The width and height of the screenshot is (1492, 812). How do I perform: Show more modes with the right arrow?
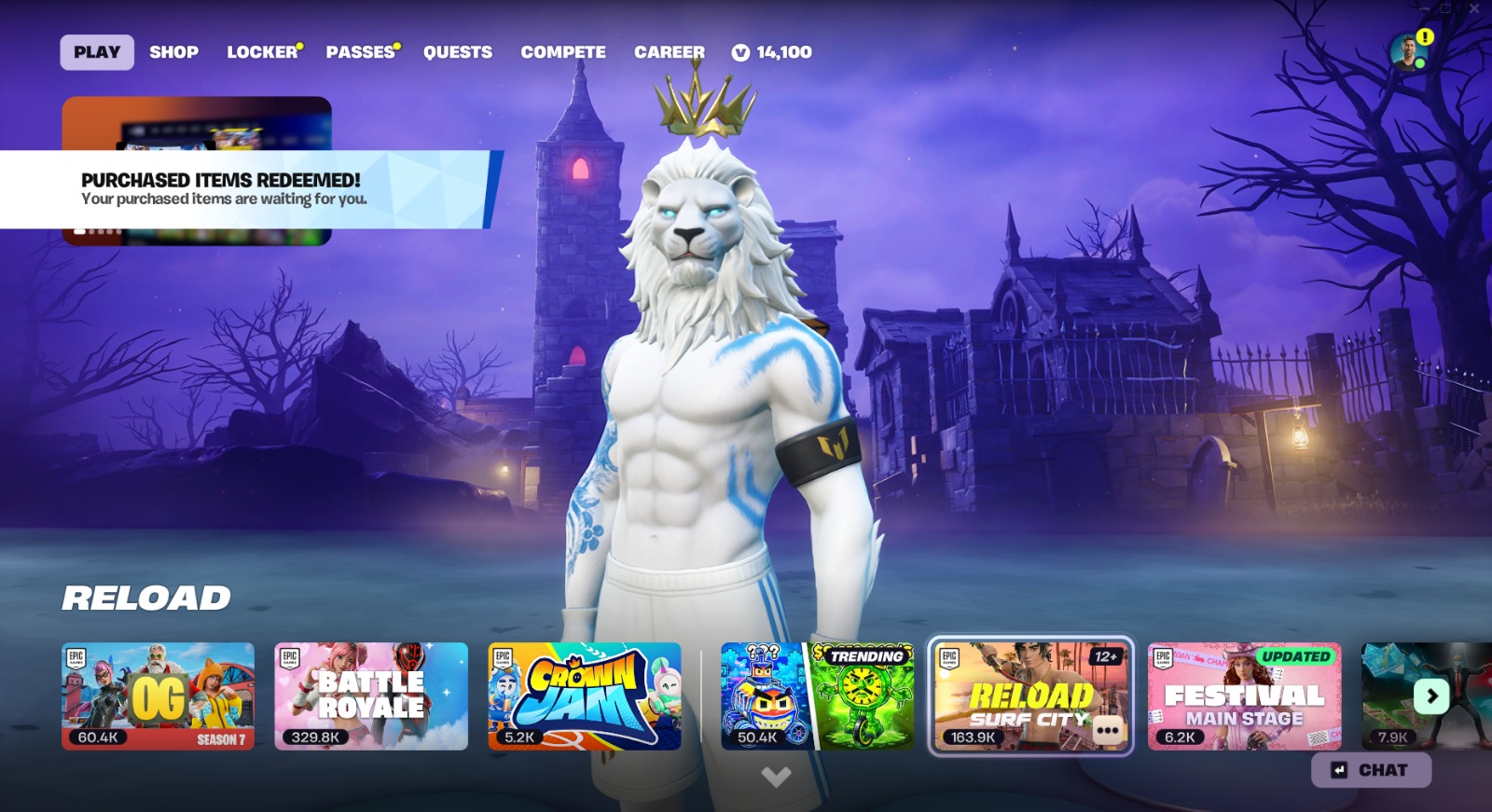[1431, 695]
